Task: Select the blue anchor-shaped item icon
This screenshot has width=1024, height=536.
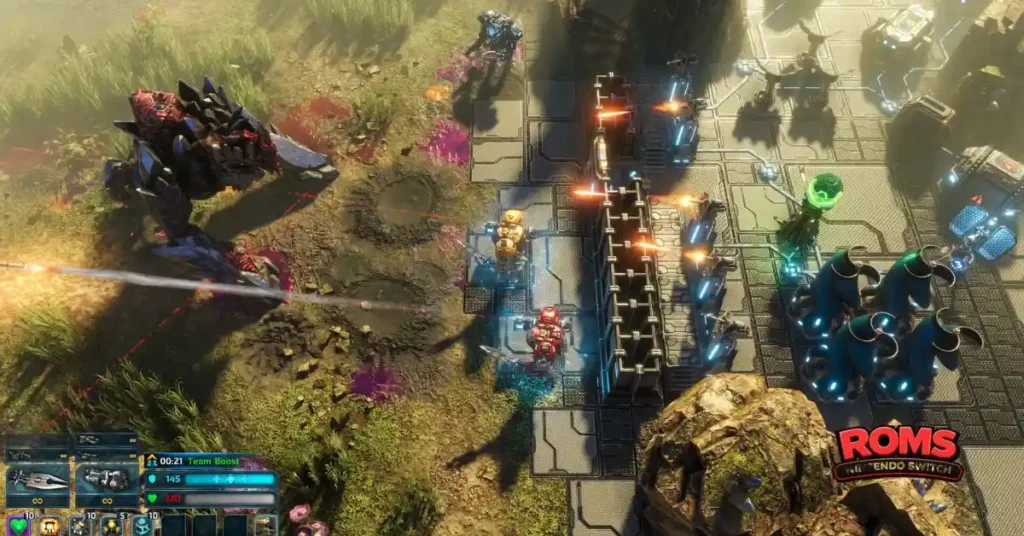Action: (x=141, y=526)
